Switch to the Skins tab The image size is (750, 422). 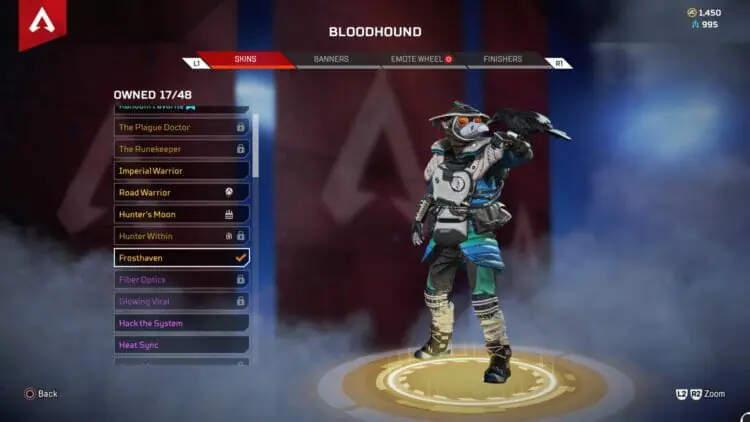(244, 59)
